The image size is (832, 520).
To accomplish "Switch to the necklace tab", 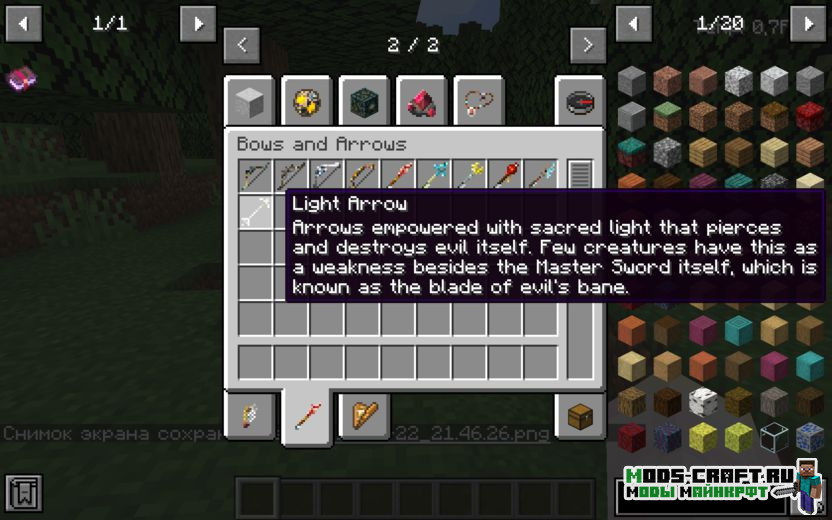I will coord(479,101).
